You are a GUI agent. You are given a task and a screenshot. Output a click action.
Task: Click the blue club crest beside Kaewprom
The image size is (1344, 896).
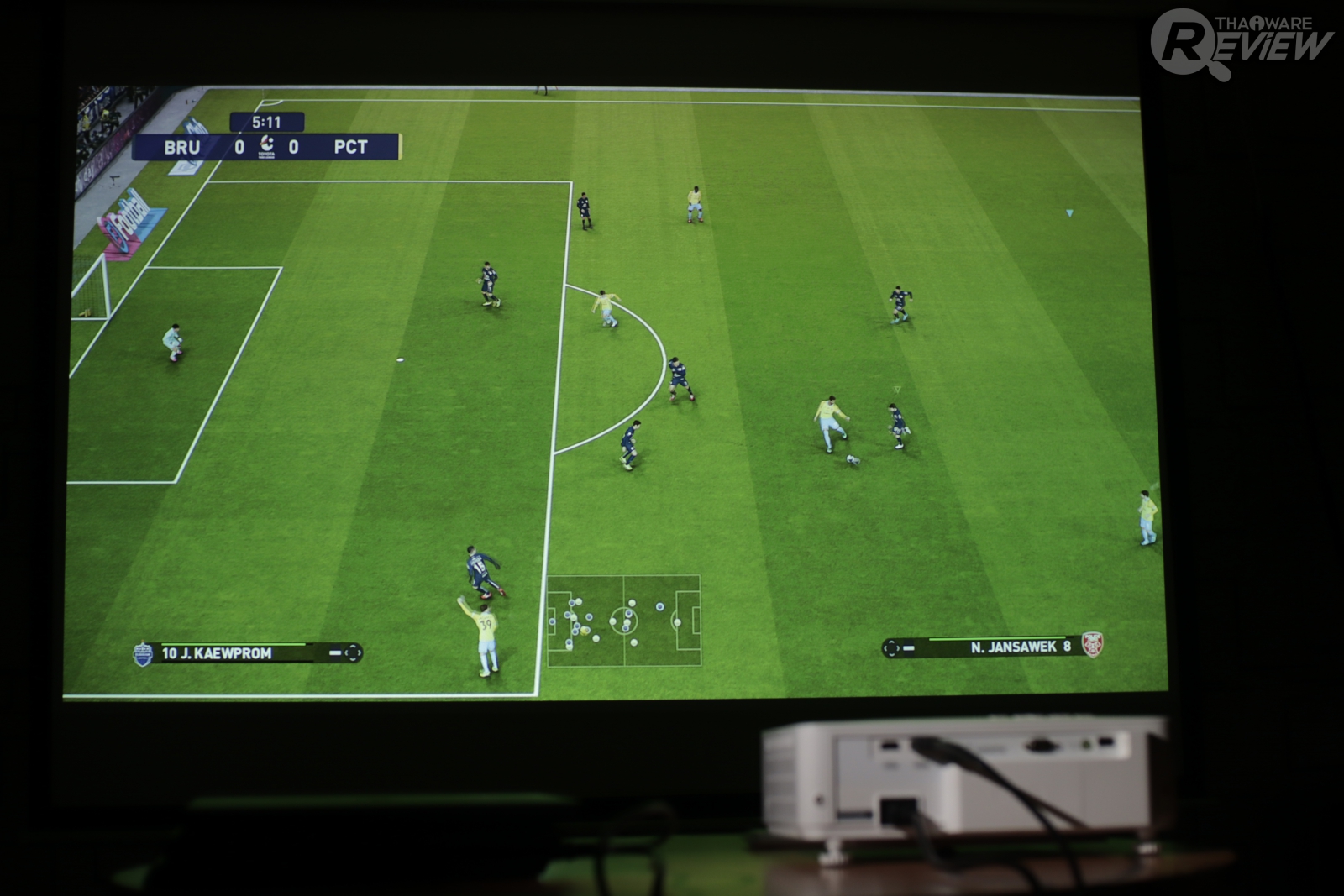[x=143, y=654]
